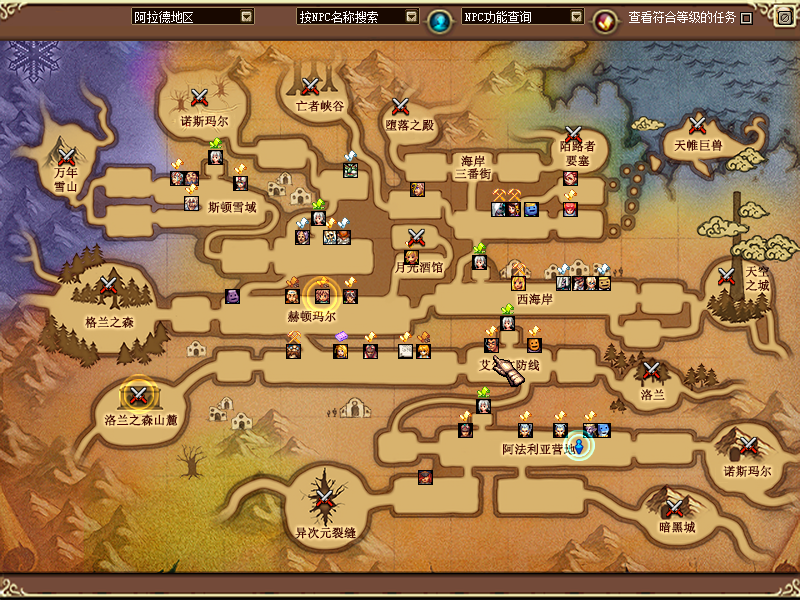Select the 亡者峡谷 dungeon marker
800x600 pixels.
pos(310,86)
